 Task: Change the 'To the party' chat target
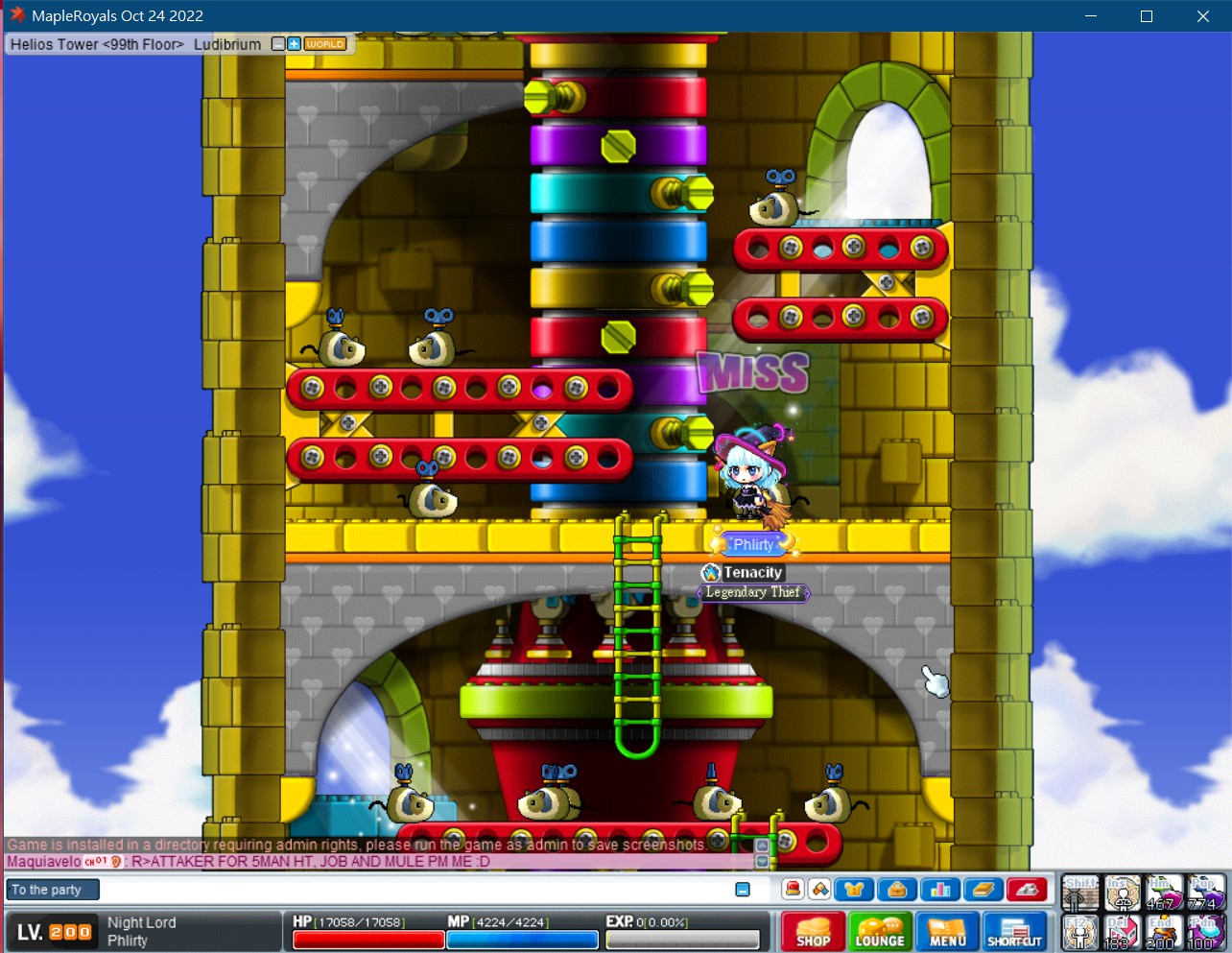click(52, 890)
